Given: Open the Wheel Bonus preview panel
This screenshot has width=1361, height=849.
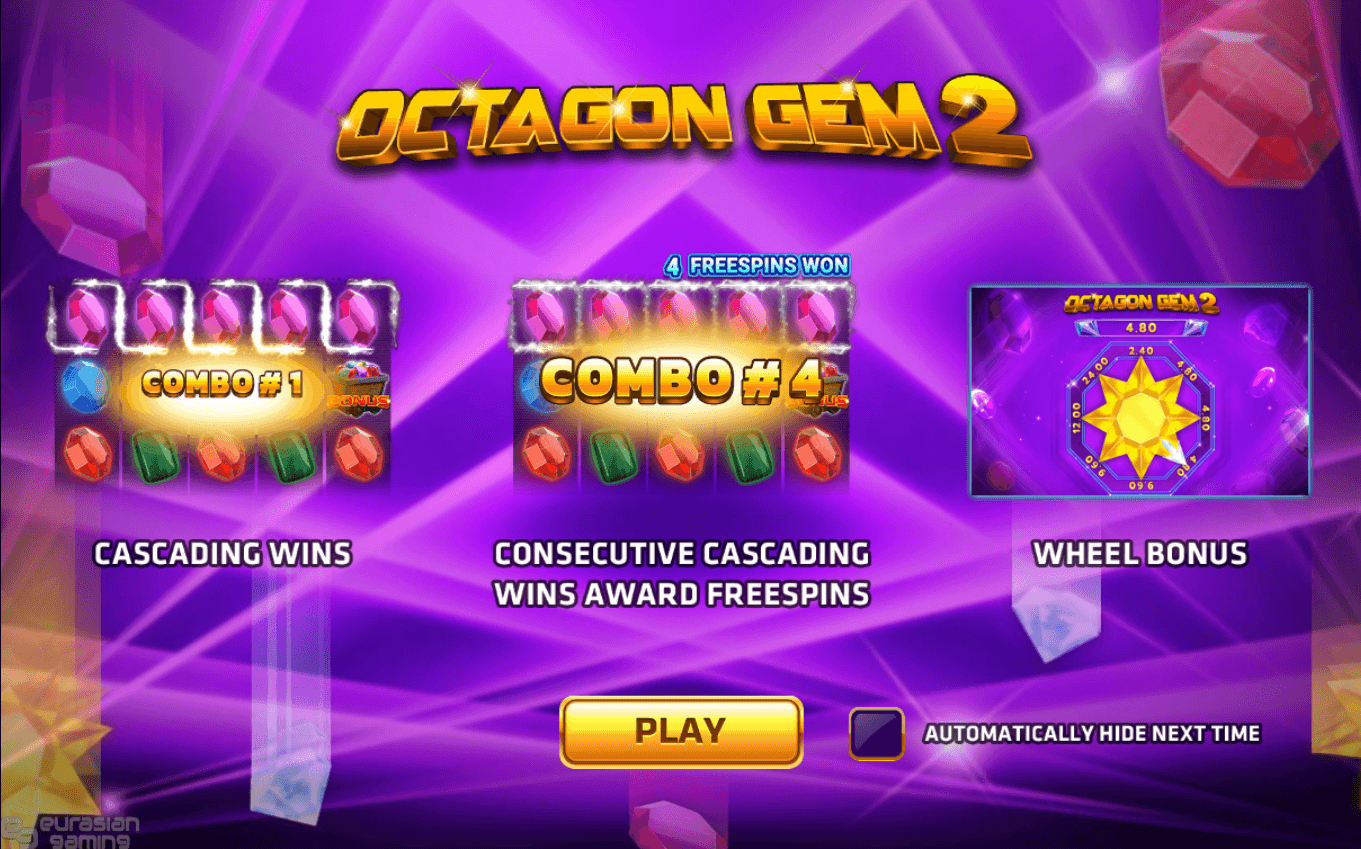Looking at the screenshot, I should (1138, 392).
